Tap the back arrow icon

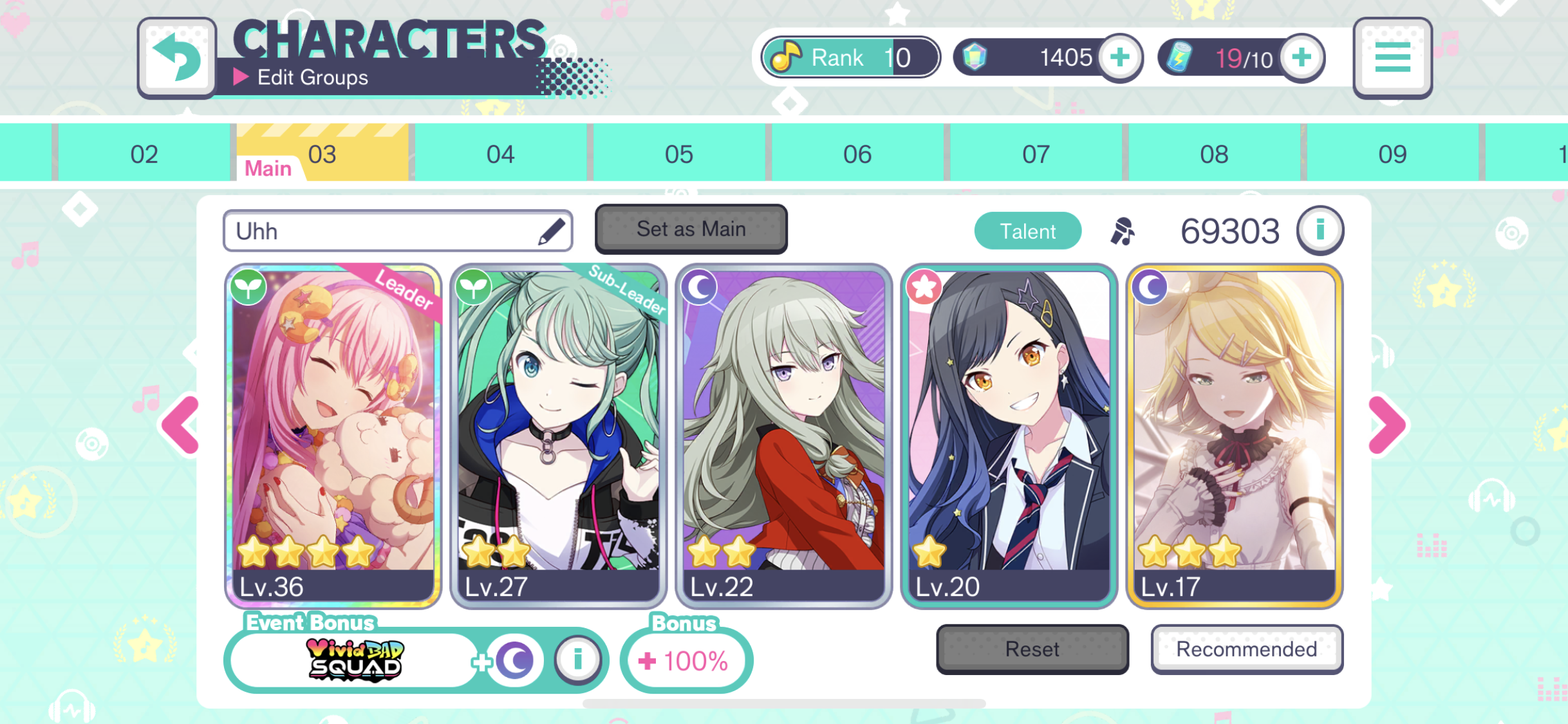pos(177,57)
